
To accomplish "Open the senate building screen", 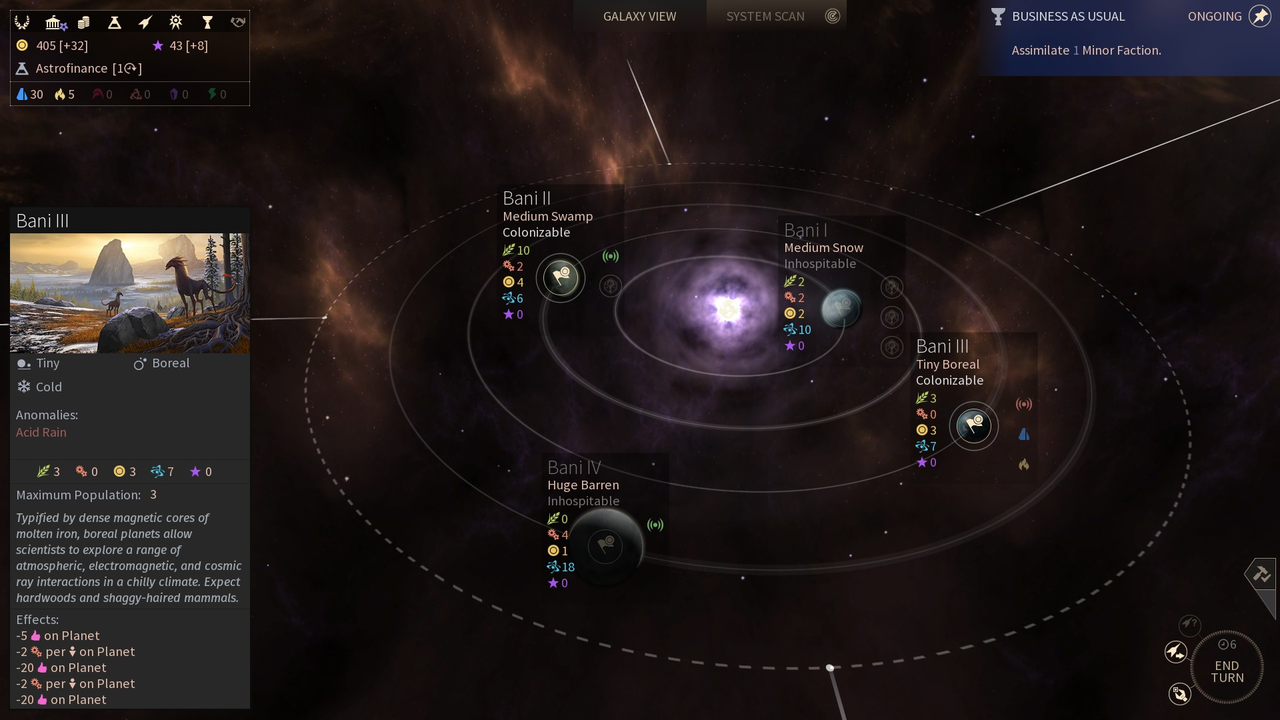I will click(54, 22).
